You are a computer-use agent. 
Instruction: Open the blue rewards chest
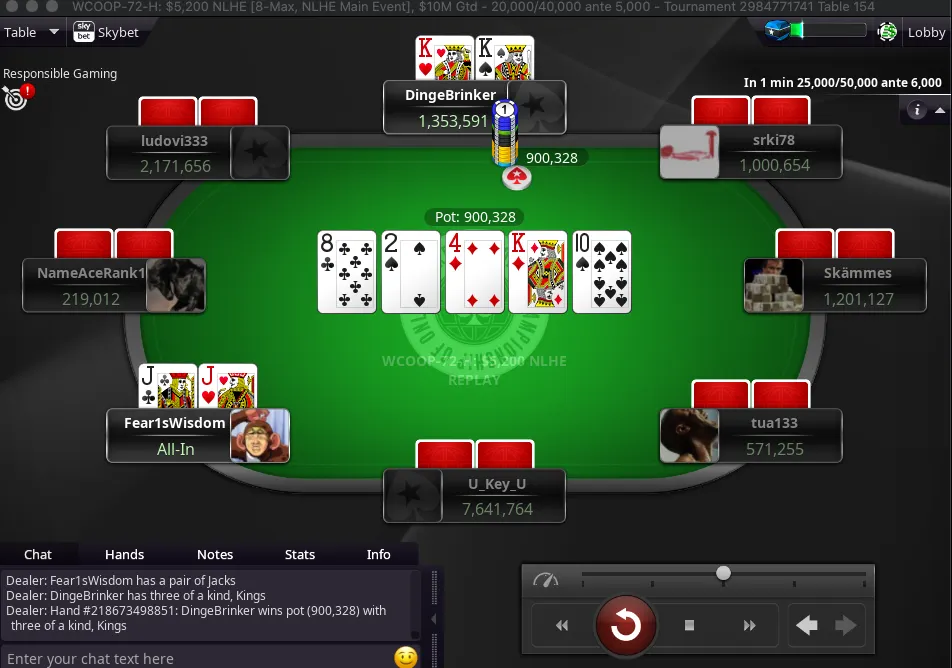[779, 31]
